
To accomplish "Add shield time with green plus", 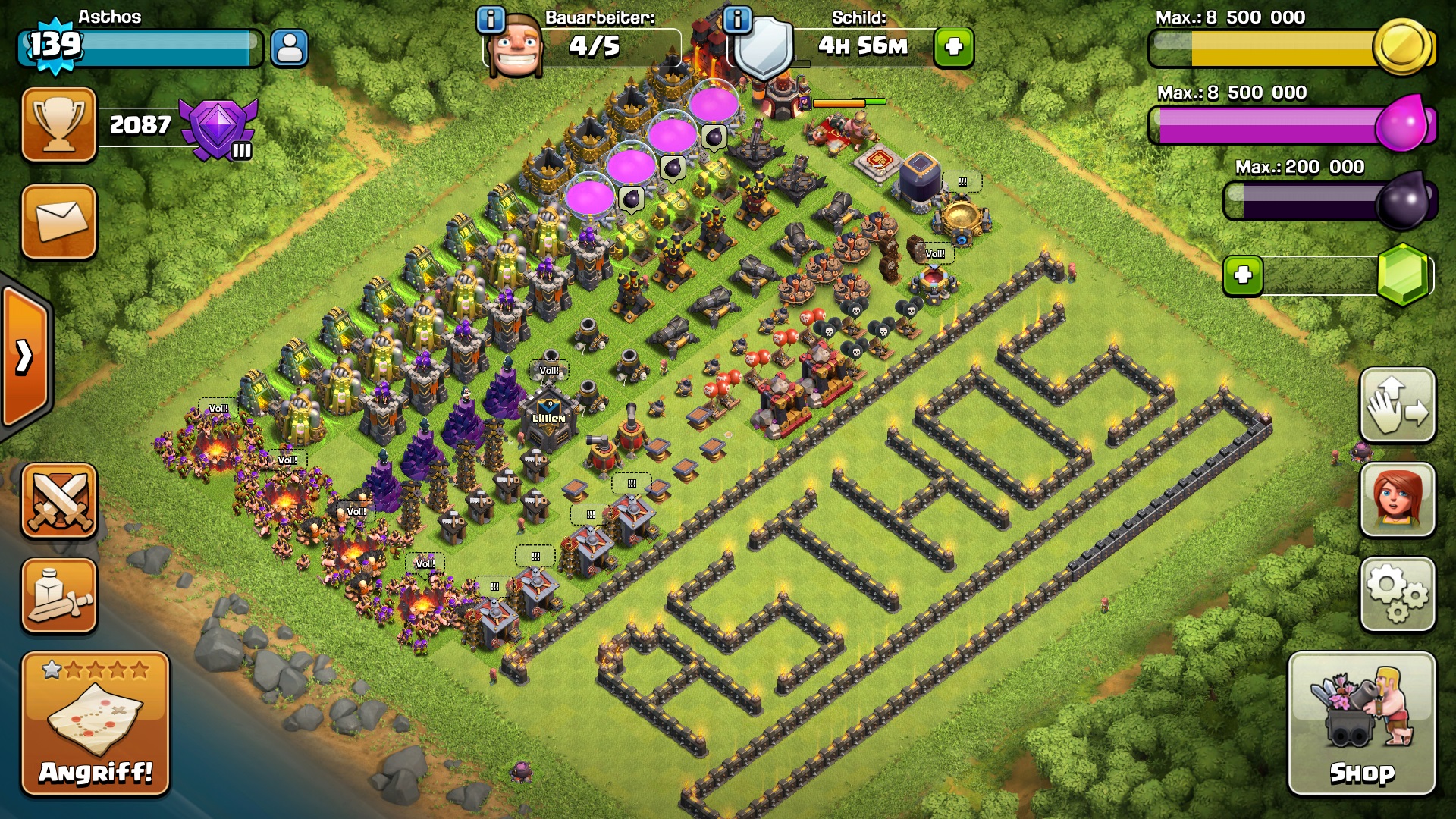I will (954, 47).
